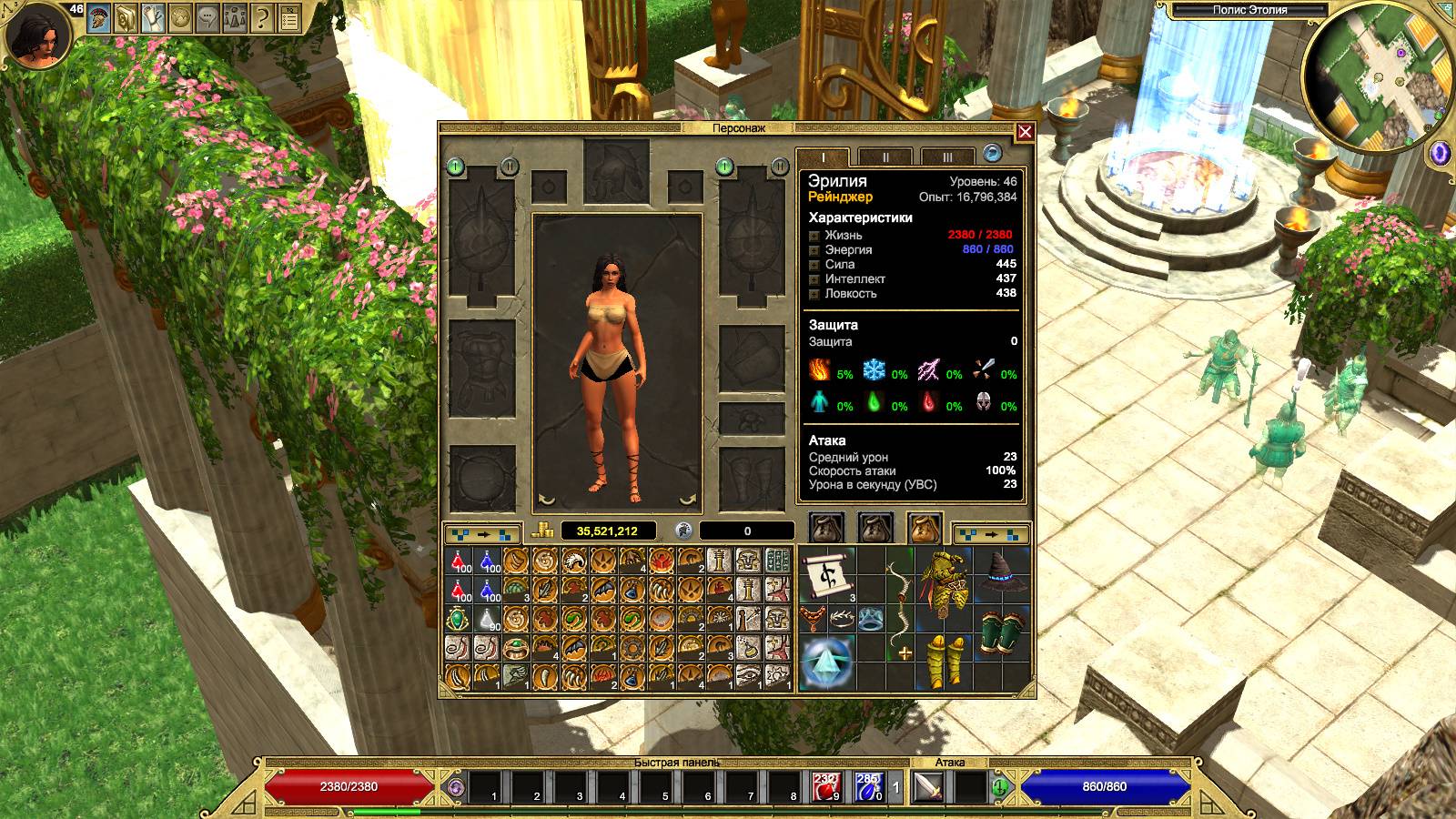Open the quest scroll icon
The width and height of the screenshot is (1456, 819).
click(x=153, y=17)
